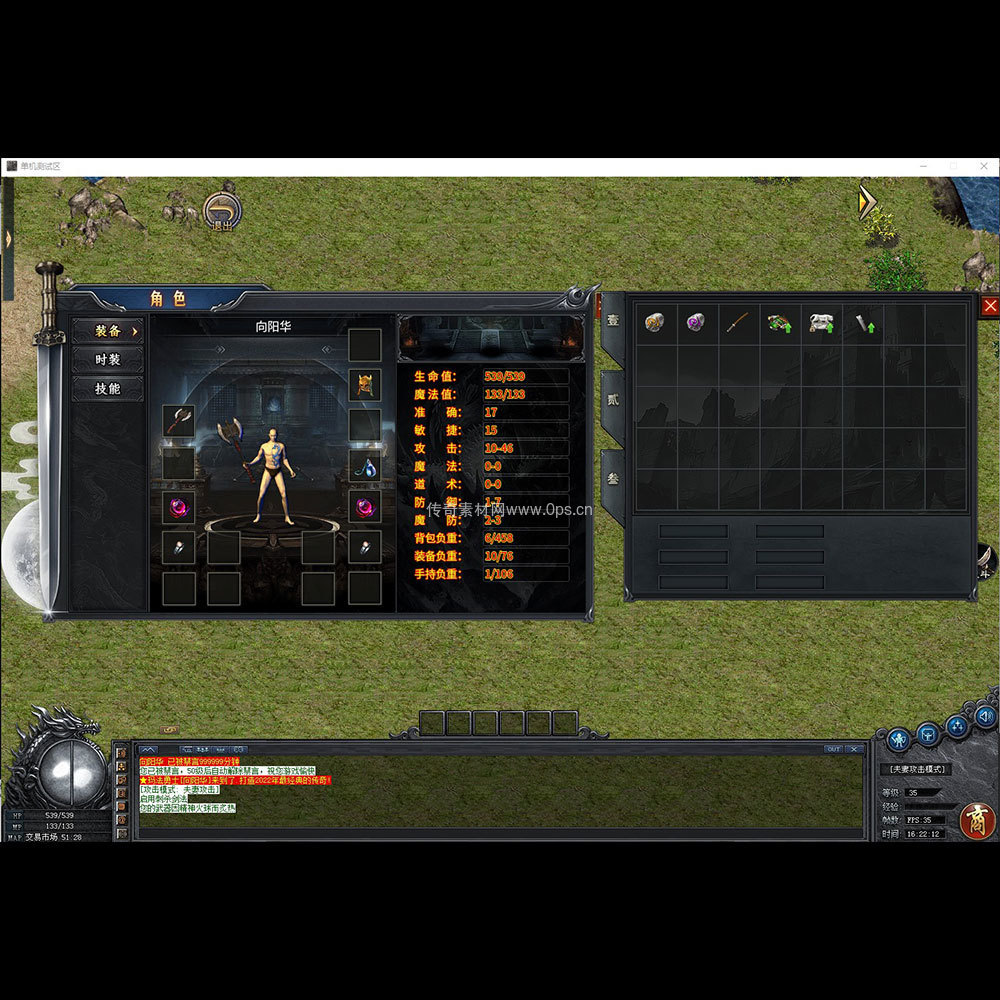1000x1000 pixels.
Task: Select the green armor with upgrade arrow
Action: (779, 323)
